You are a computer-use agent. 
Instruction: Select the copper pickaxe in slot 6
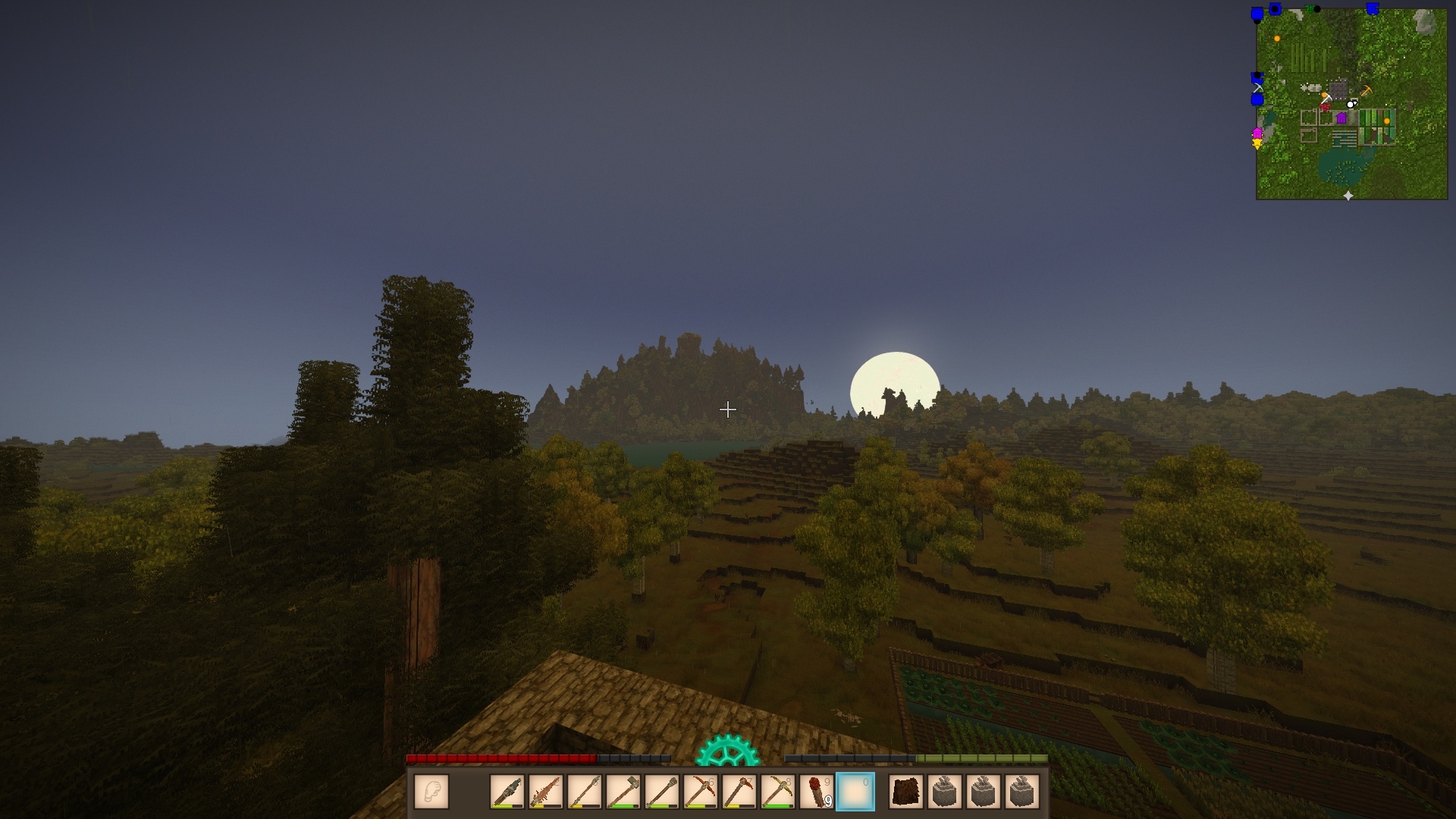click(x=701, y=792)
